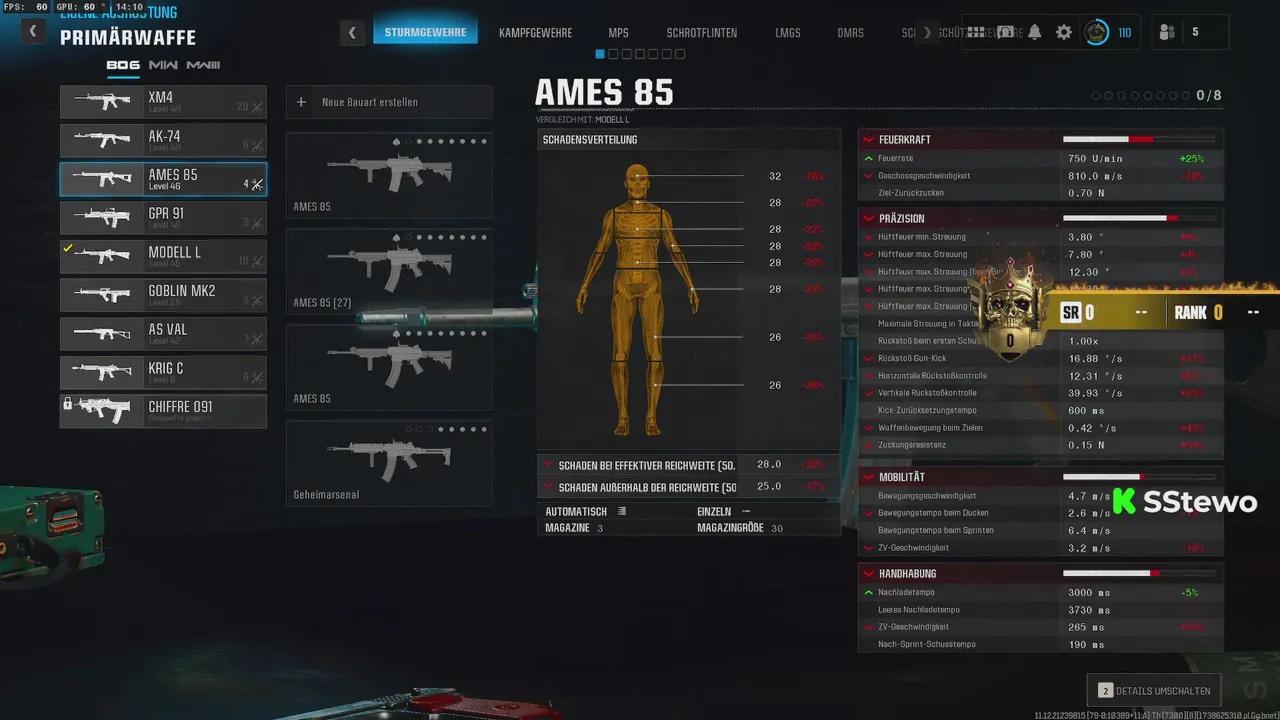Switch to the MWIII weapons tab

tap(203, 66)
